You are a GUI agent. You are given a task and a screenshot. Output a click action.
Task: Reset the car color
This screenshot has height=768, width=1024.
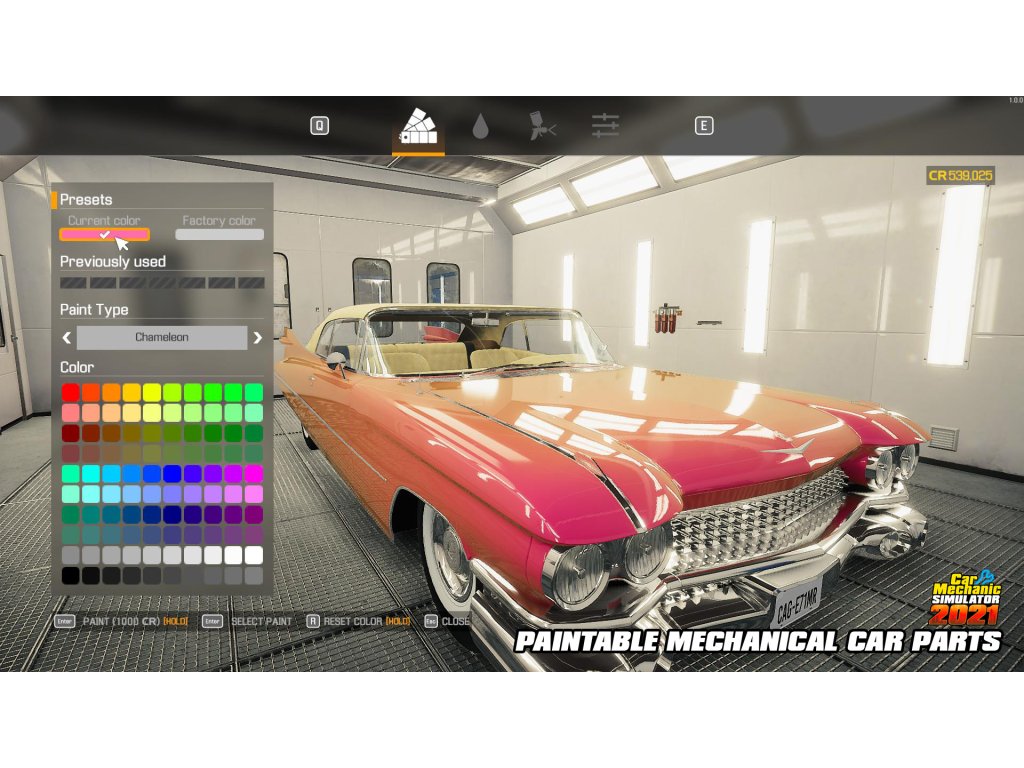[x=353, y=621]
